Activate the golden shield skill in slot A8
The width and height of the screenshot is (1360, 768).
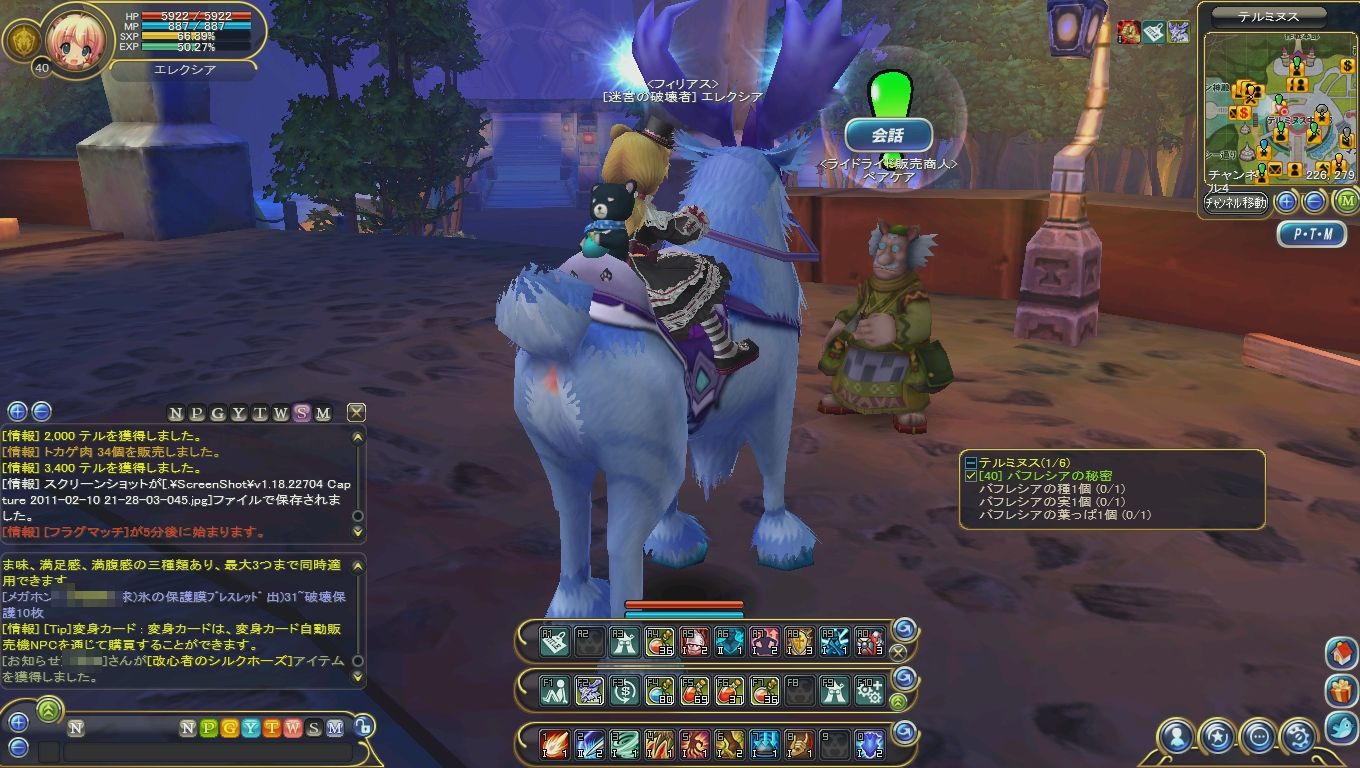point(799,641)
